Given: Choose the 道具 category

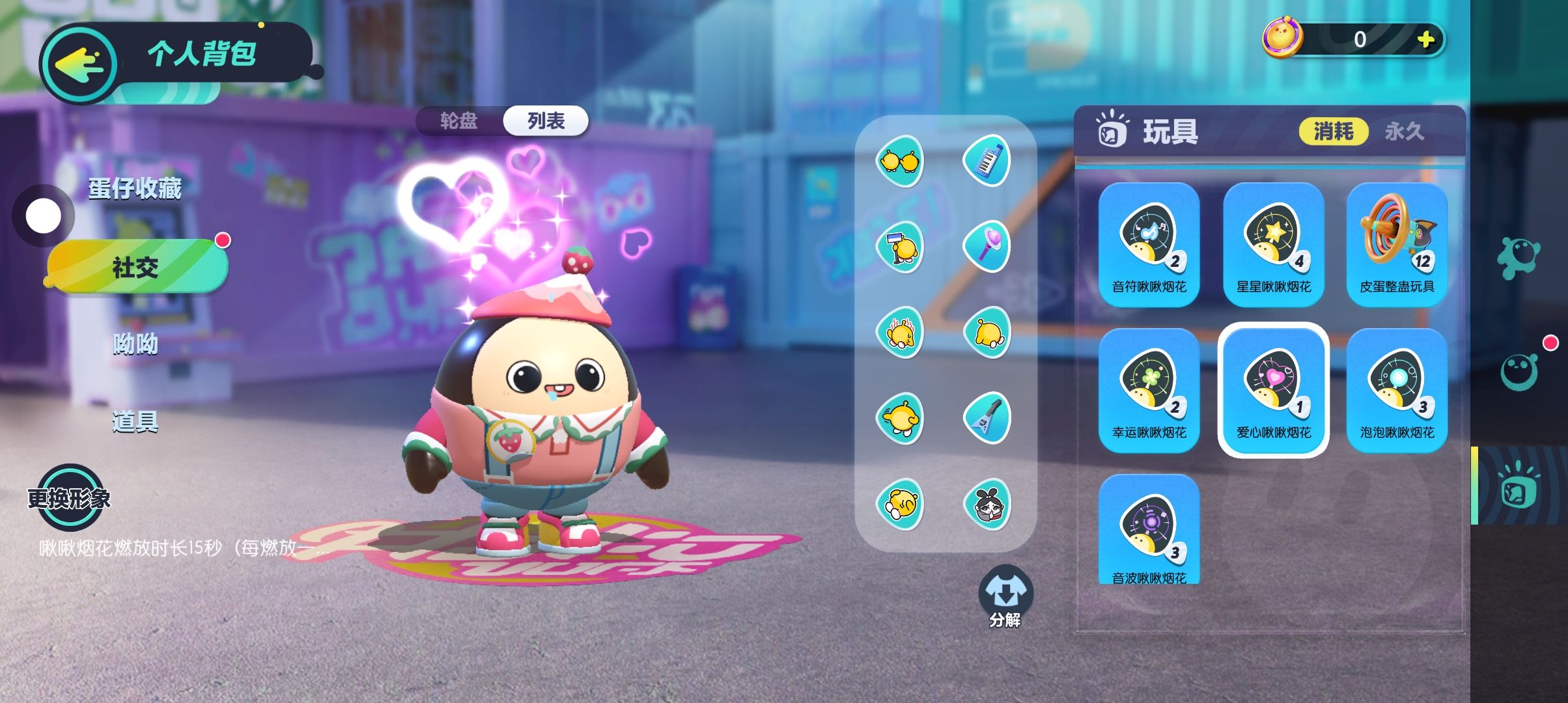Looking at the screenshot, I should [x=135, y=422].
